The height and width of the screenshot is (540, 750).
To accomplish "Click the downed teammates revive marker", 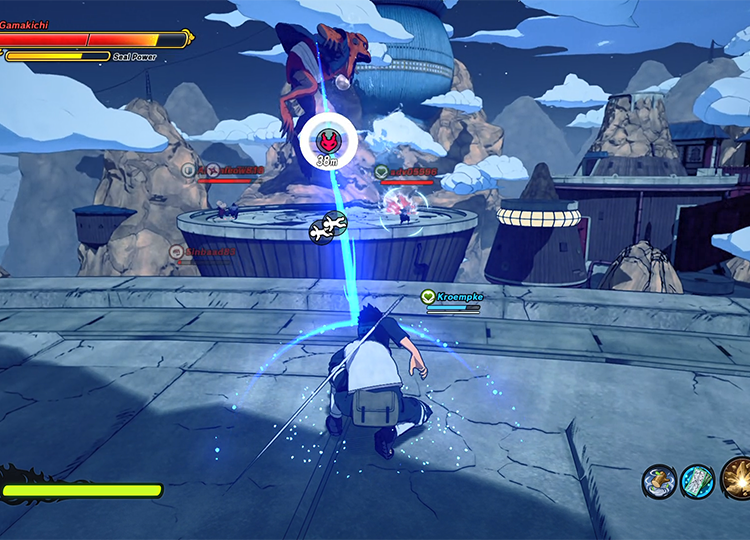I will (327, 229).
